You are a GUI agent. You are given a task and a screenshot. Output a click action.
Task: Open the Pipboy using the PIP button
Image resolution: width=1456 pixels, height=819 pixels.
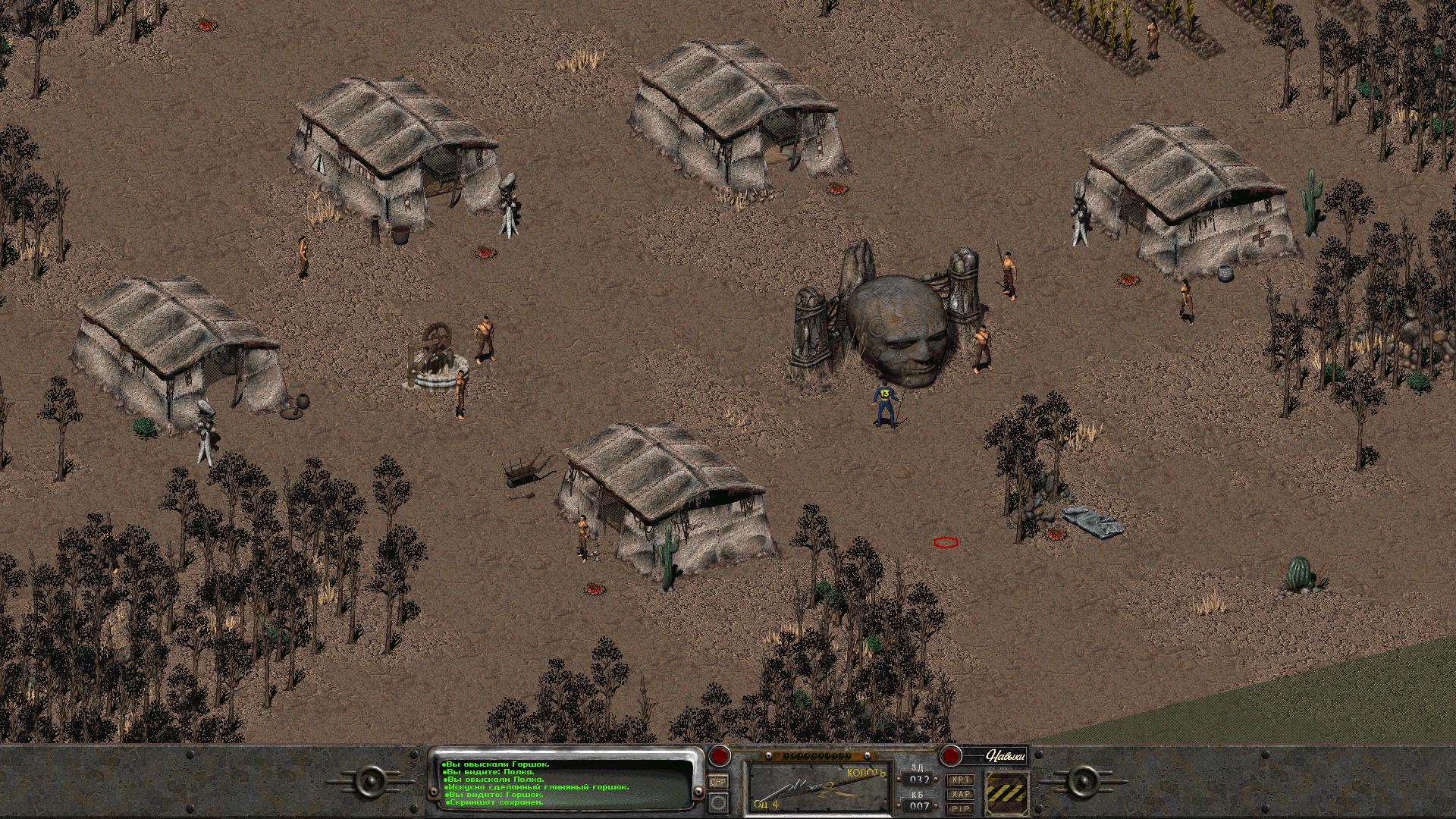tap(962, 808)
